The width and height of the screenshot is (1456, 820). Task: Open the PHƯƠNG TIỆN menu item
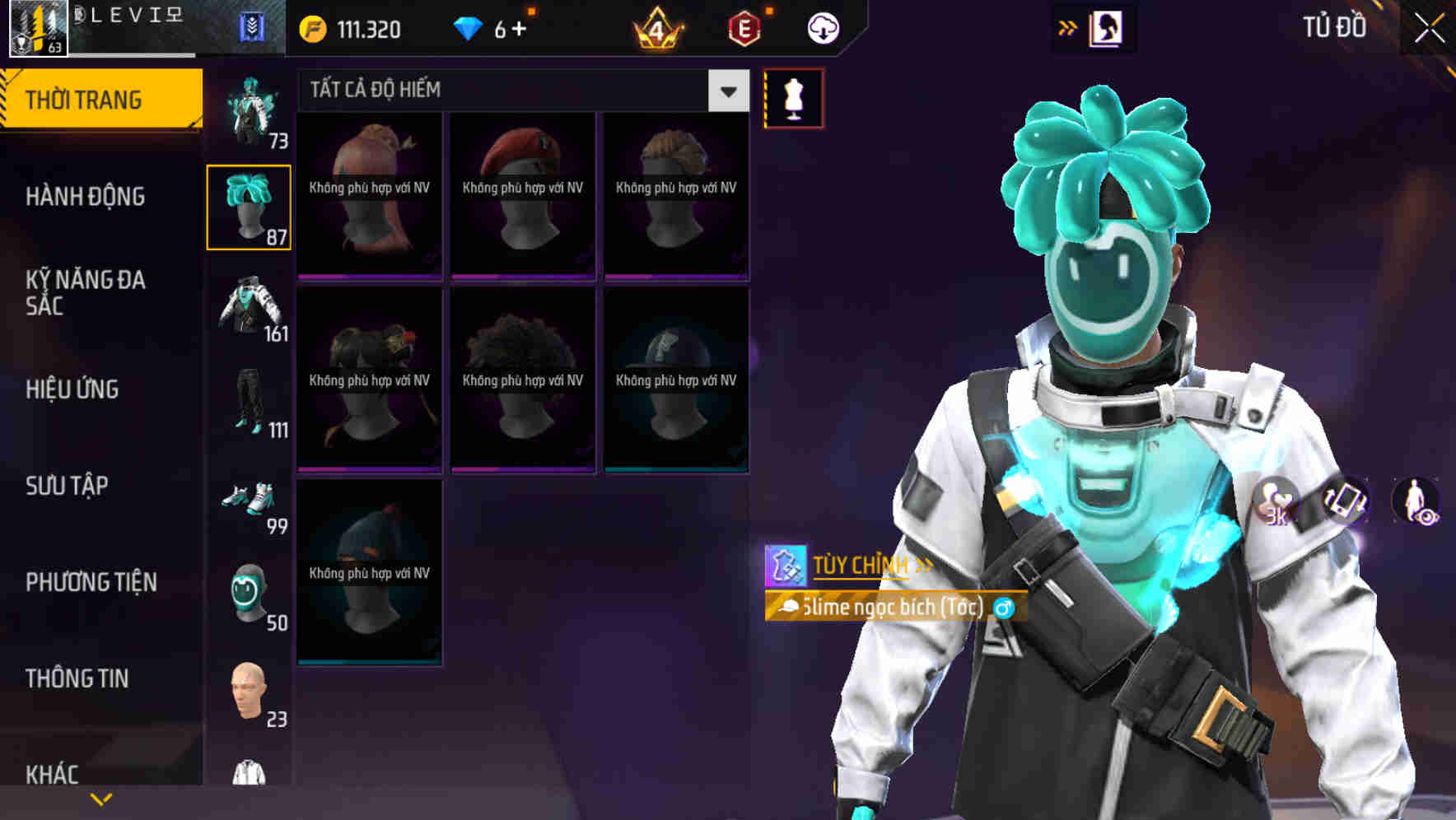pos(91,582)
